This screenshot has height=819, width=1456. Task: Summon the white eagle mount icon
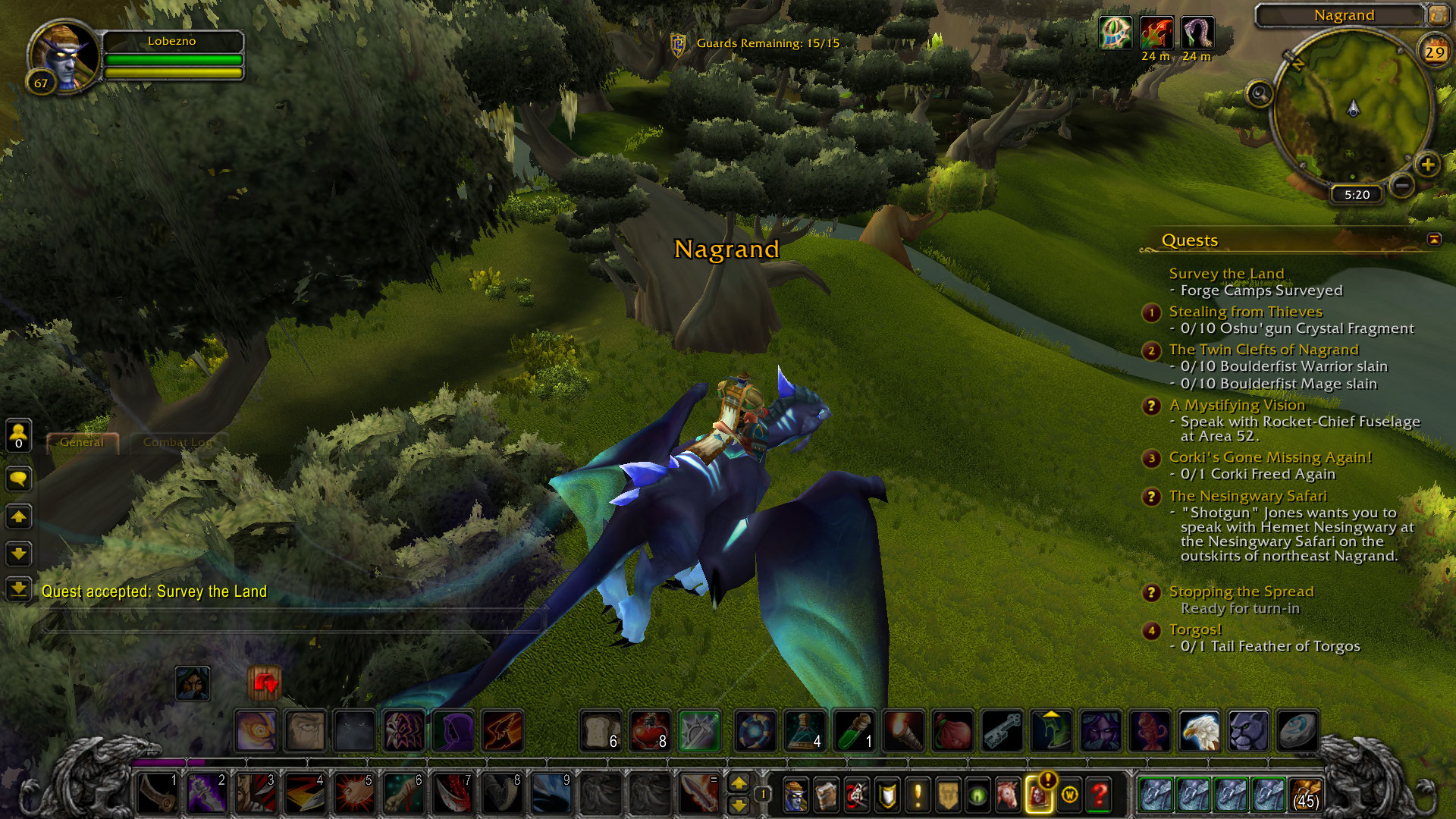tap(1199, 731)
